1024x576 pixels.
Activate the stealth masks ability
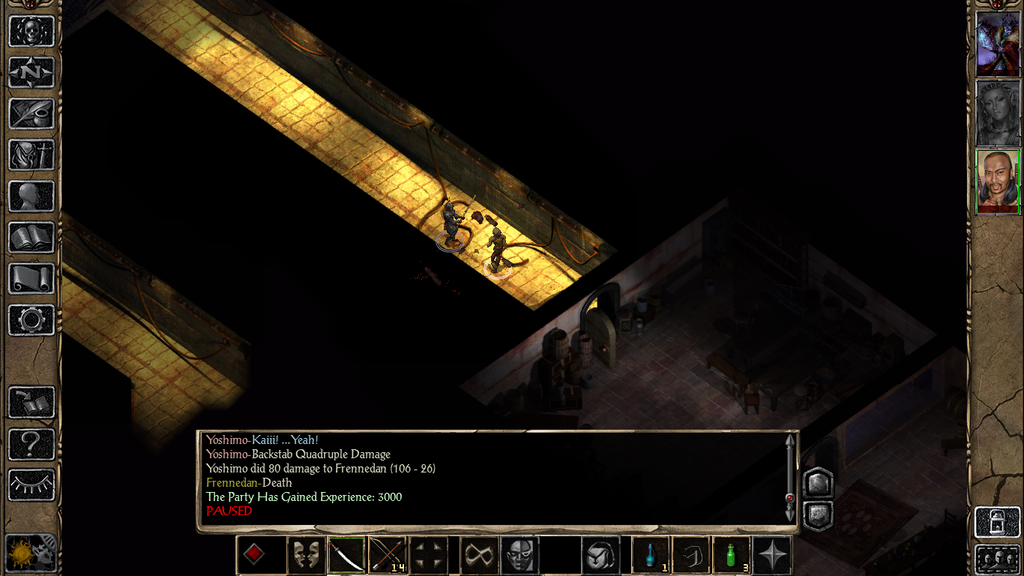coord(306,555)
